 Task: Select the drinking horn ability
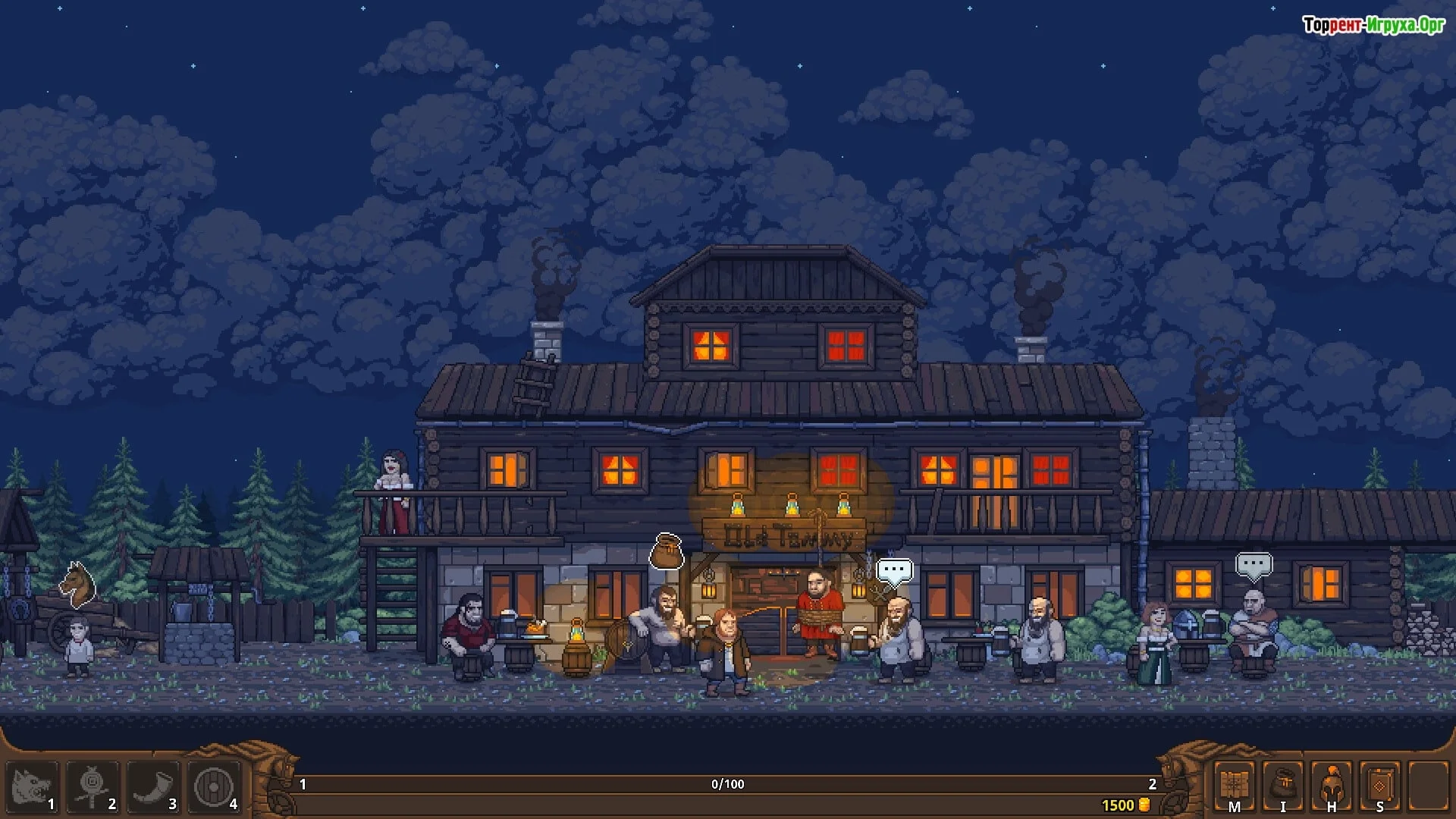tap(152, 787)
